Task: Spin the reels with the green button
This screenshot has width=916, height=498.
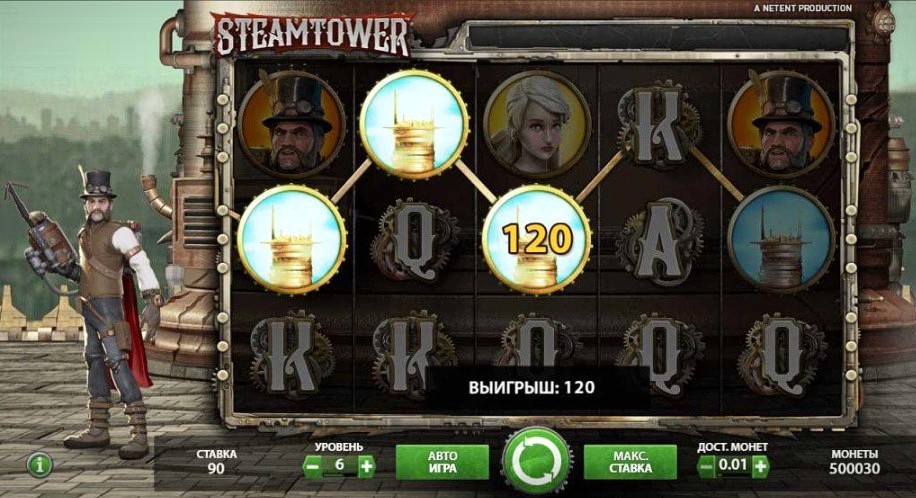Action: click(535, 462)
